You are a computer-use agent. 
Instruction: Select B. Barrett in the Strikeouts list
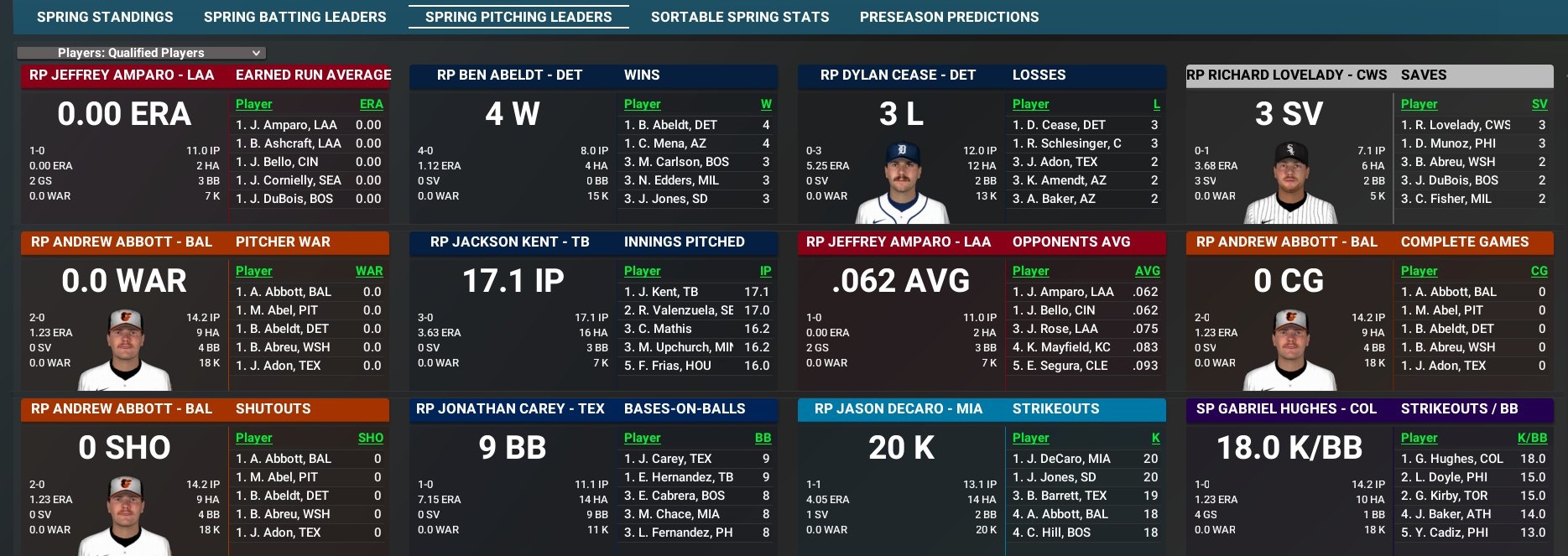1060,496
